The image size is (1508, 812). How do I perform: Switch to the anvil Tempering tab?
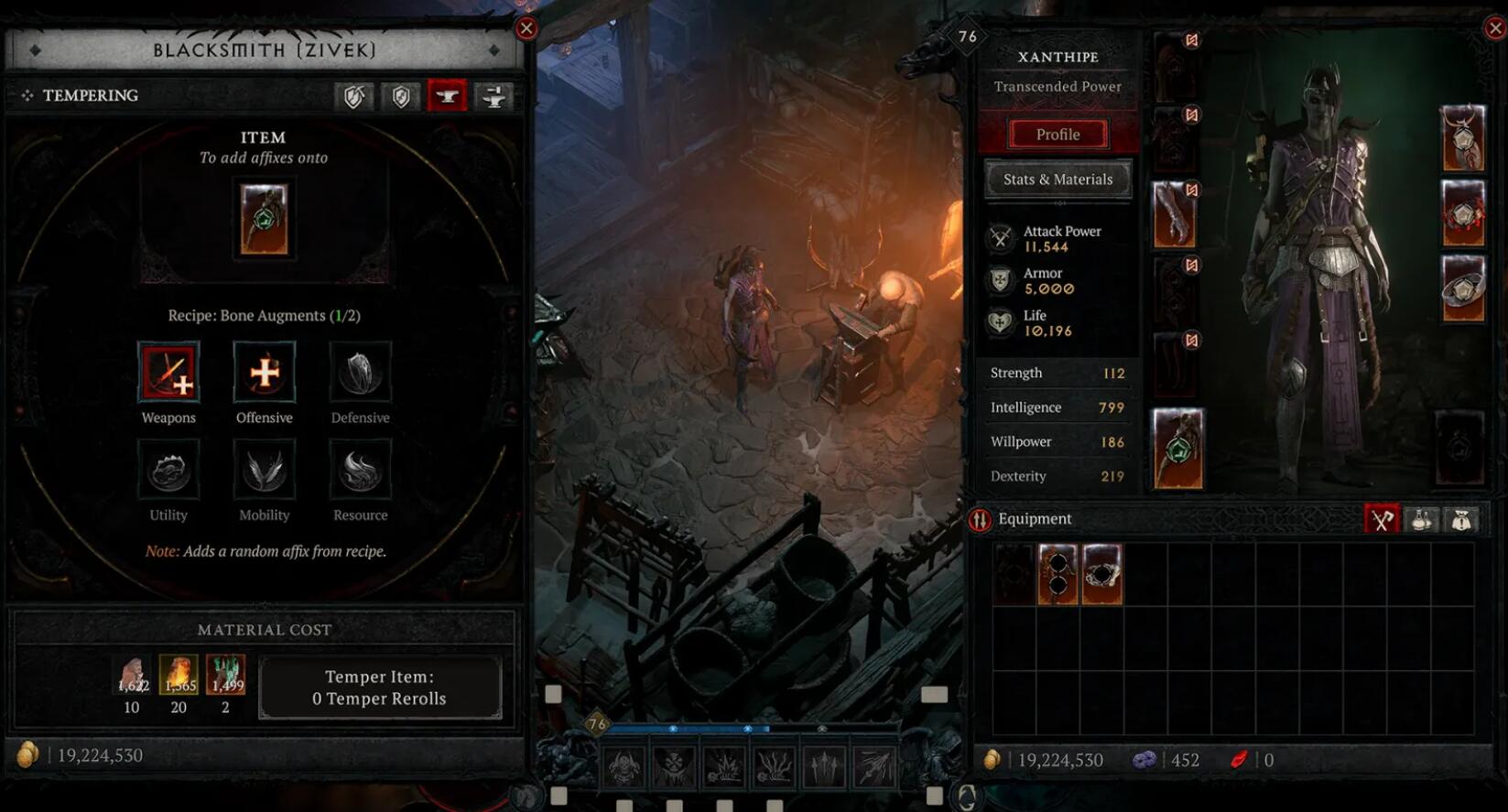(x=447, y=96)
